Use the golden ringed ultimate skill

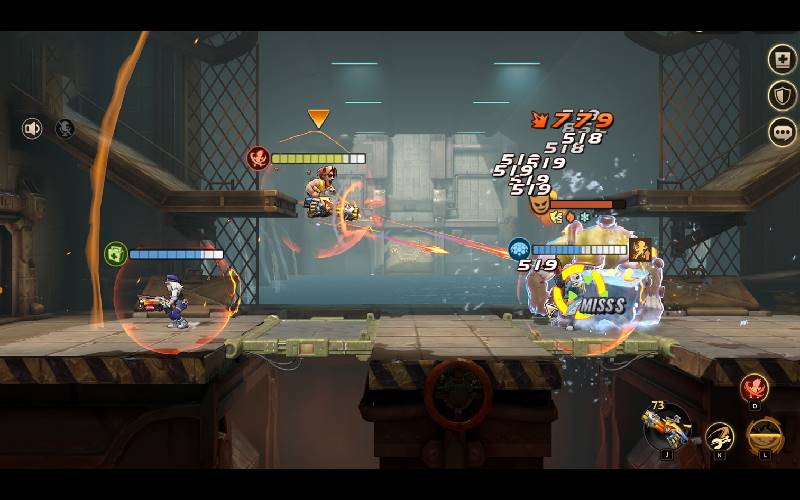(764, 436)
